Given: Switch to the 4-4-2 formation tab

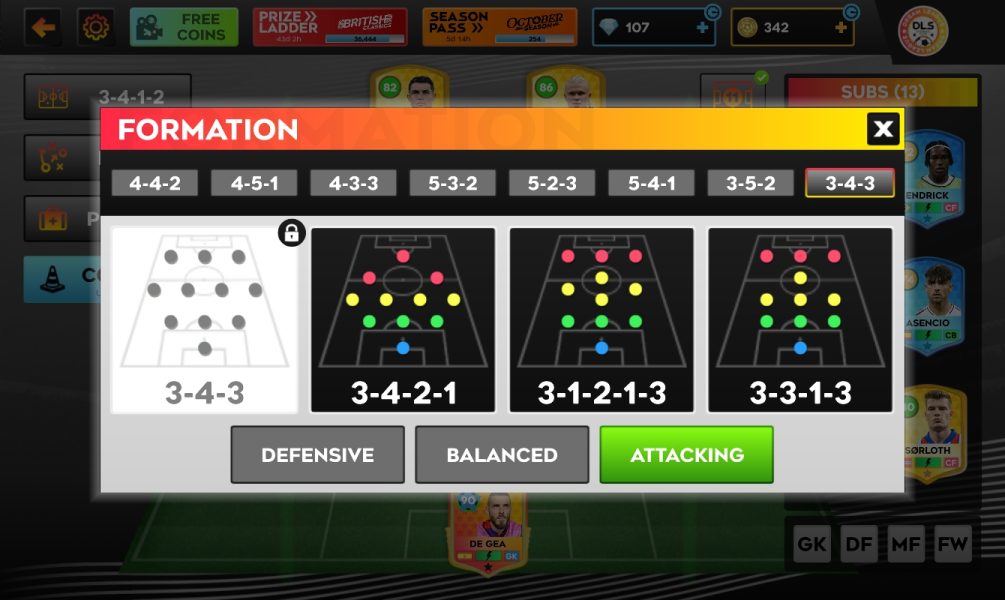Looking at the screenshot, I should click(x=154, y=183).
